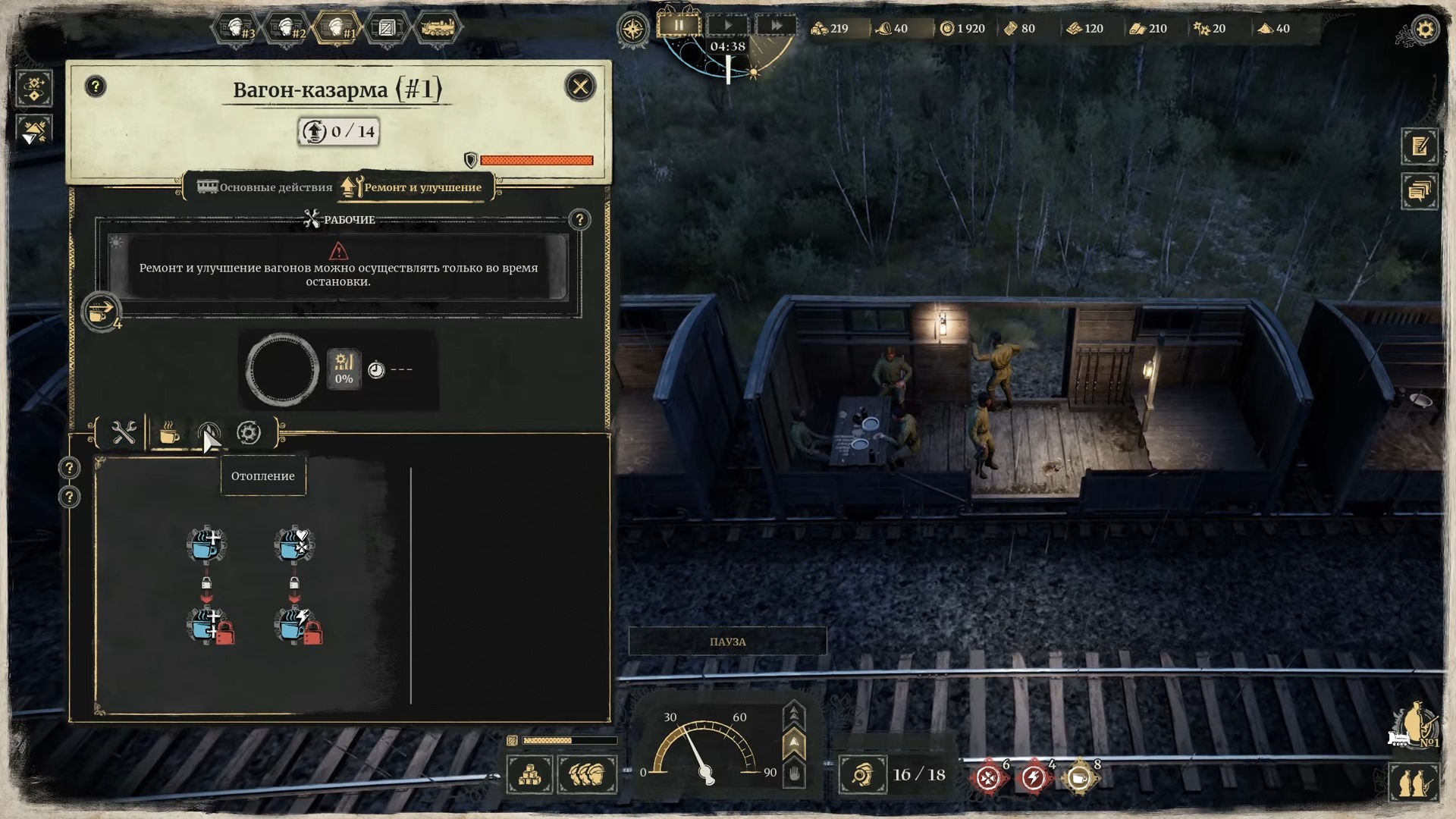Open the crew heads roster button

tap(587, 775)
